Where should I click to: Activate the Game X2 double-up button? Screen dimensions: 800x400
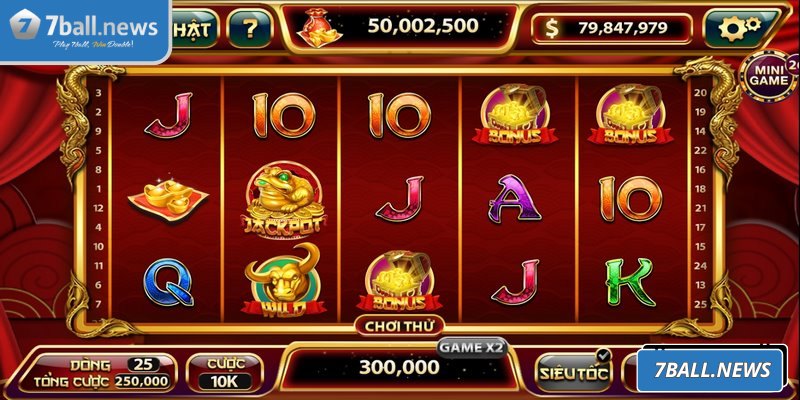471,347
